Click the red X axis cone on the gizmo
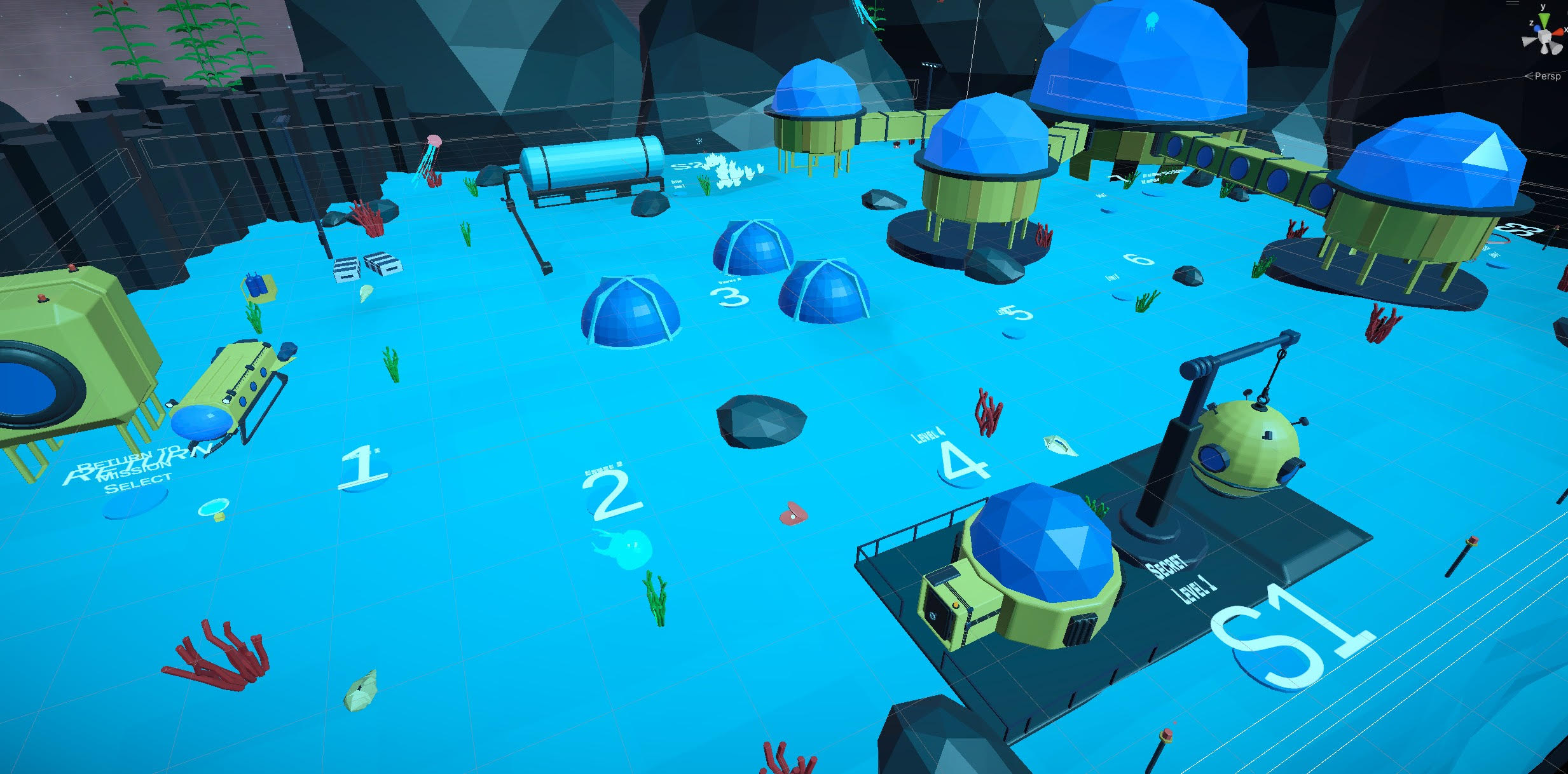1568x774 pixels. coord(1558,32)
